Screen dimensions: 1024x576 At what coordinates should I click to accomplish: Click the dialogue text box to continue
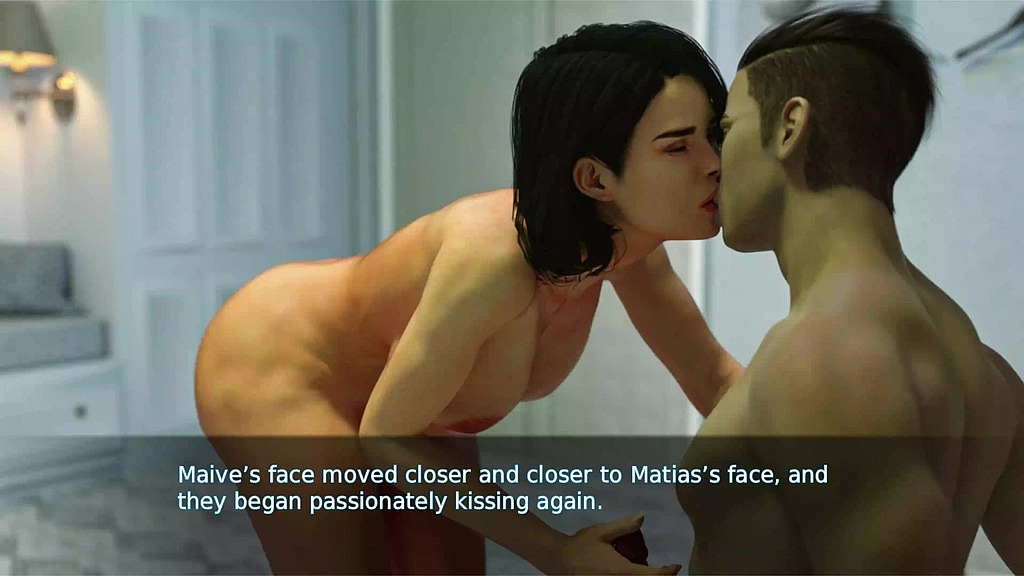(x=502, y=488)
